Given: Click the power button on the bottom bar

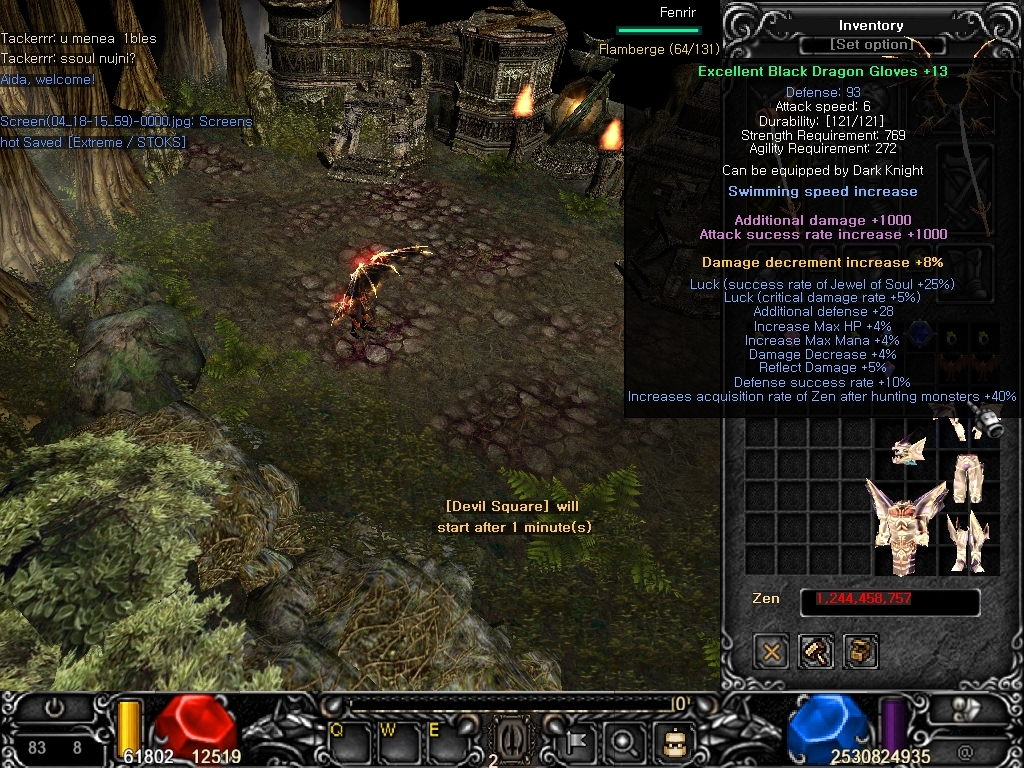Looking at the screenshot, I should (x=54, y=708).
